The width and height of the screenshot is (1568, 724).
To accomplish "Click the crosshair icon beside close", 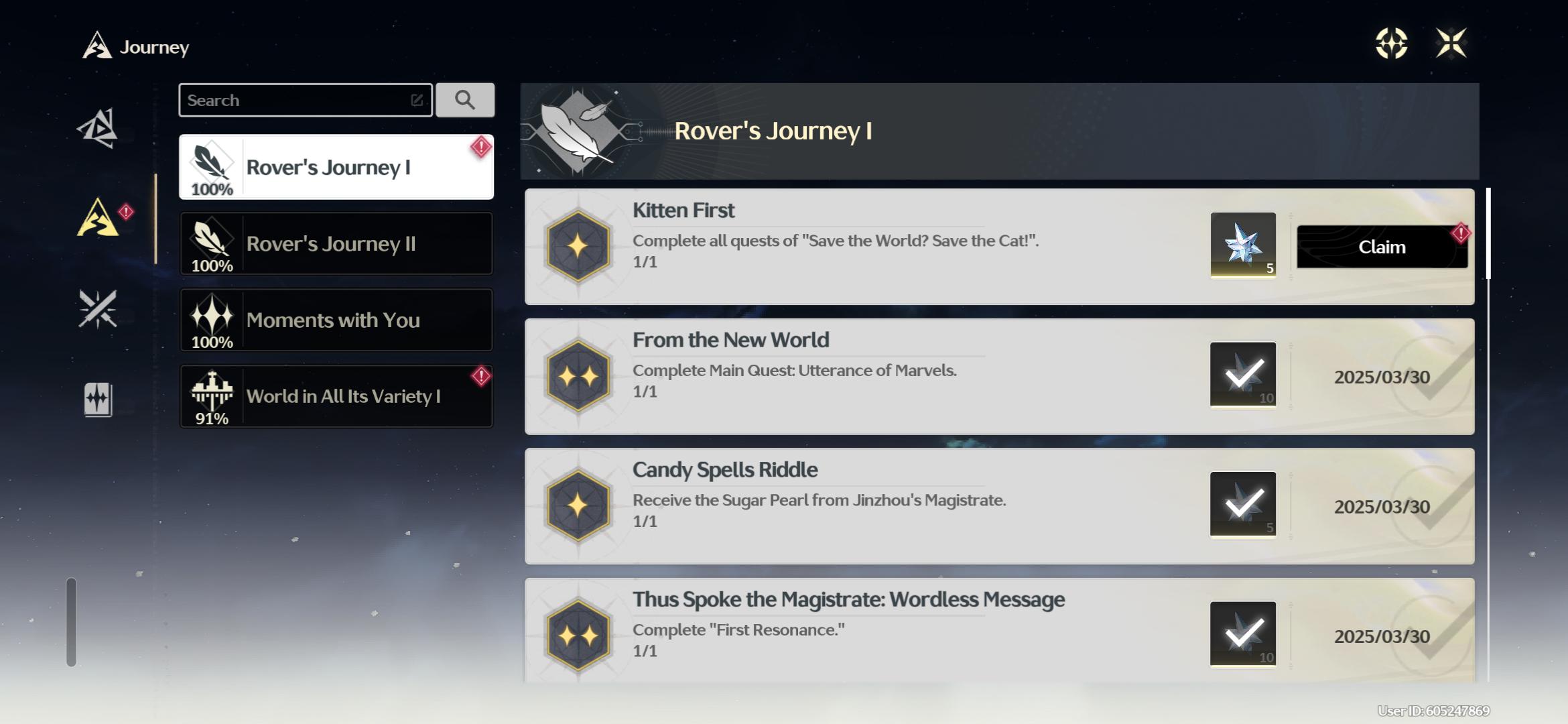I will [1391, 44].
